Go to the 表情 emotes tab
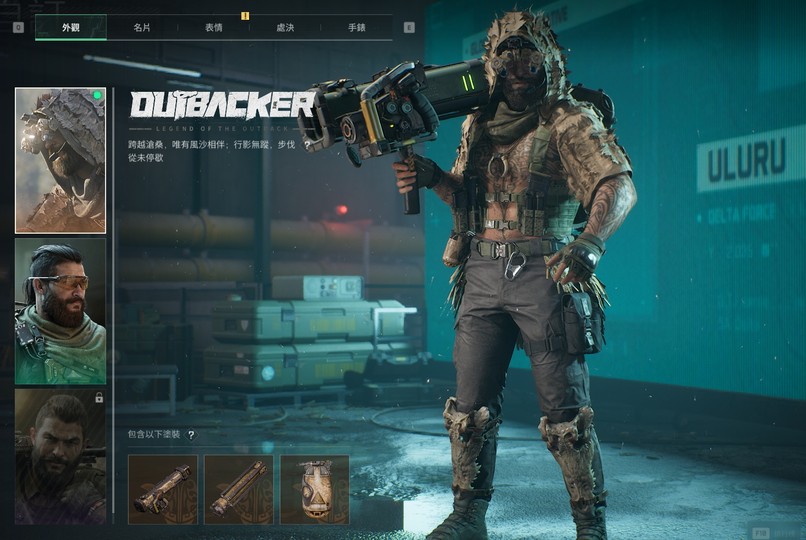 [x=213, y=28]
